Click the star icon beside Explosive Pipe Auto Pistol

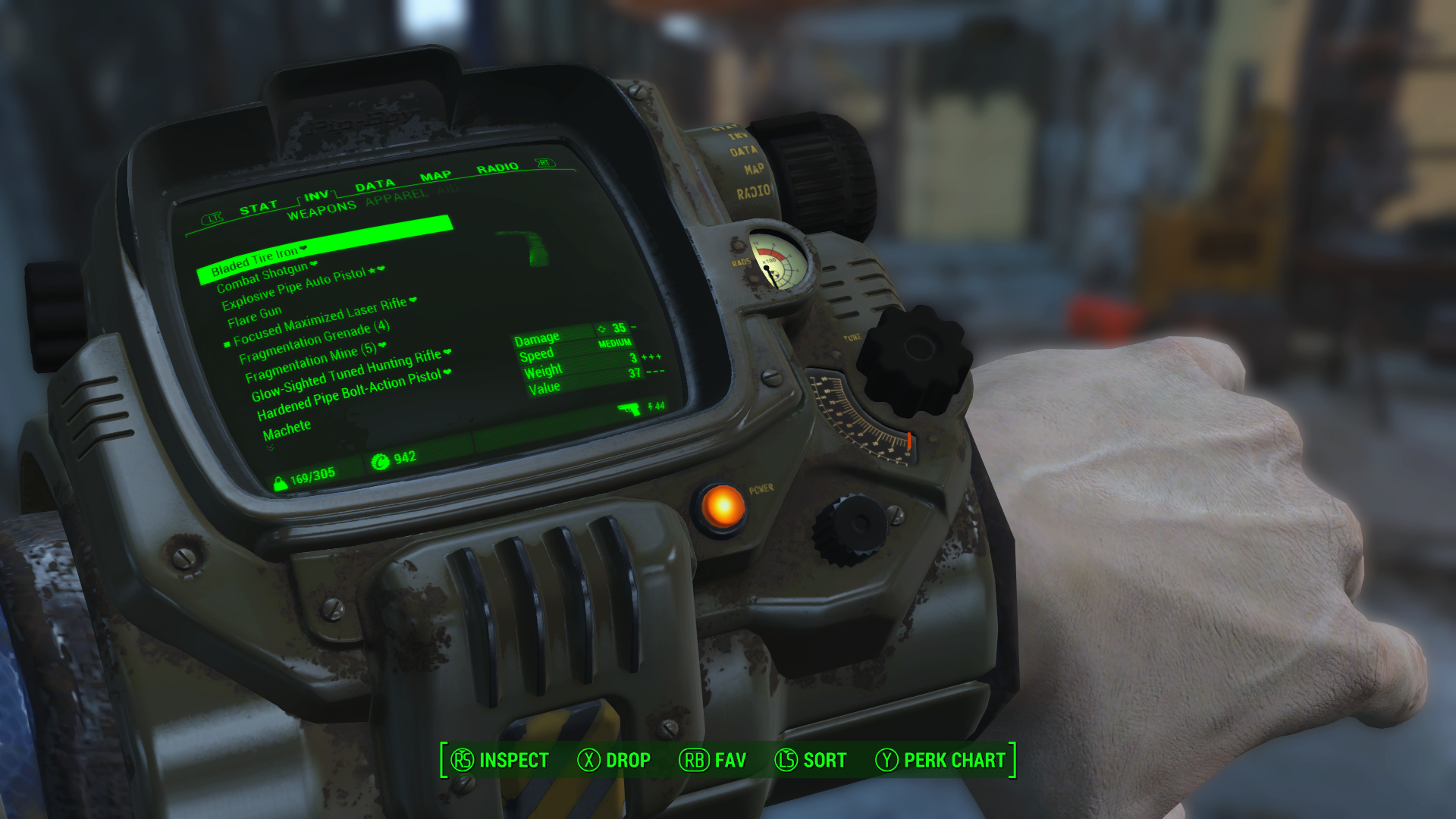point(373,269)
